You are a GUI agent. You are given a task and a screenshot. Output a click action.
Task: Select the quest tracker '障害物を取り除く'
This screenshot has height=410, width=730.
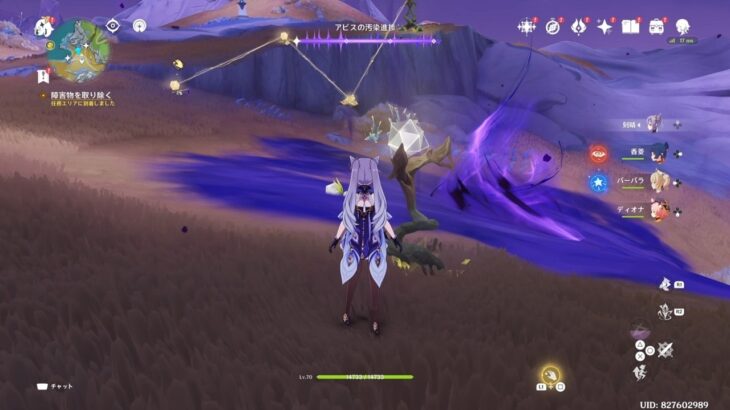[x=78, y=95]
